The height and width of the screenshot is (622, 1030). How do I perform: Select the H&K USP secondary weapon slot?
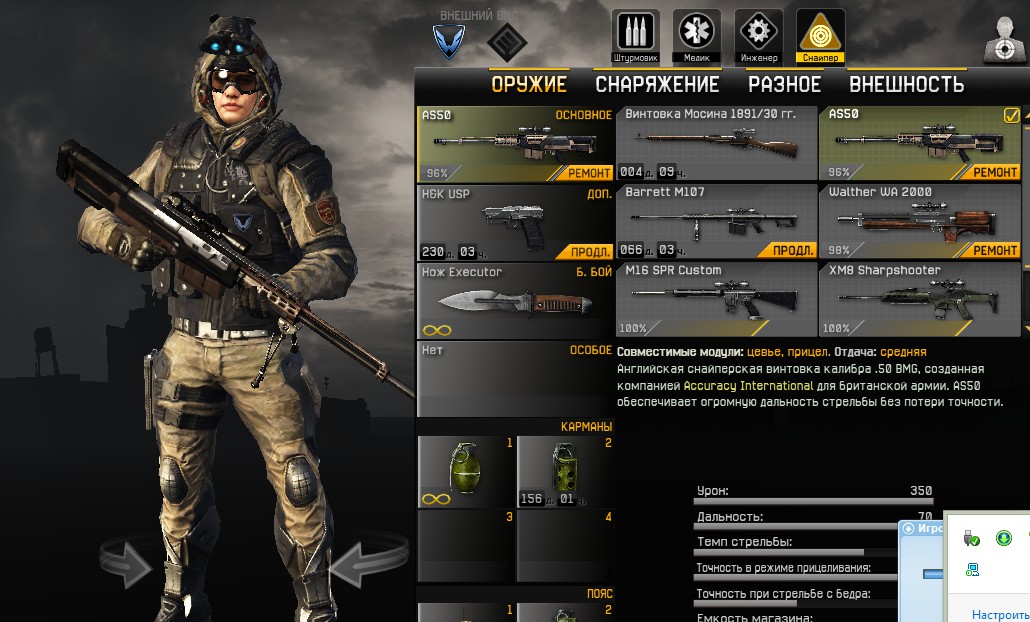(514, 222)
